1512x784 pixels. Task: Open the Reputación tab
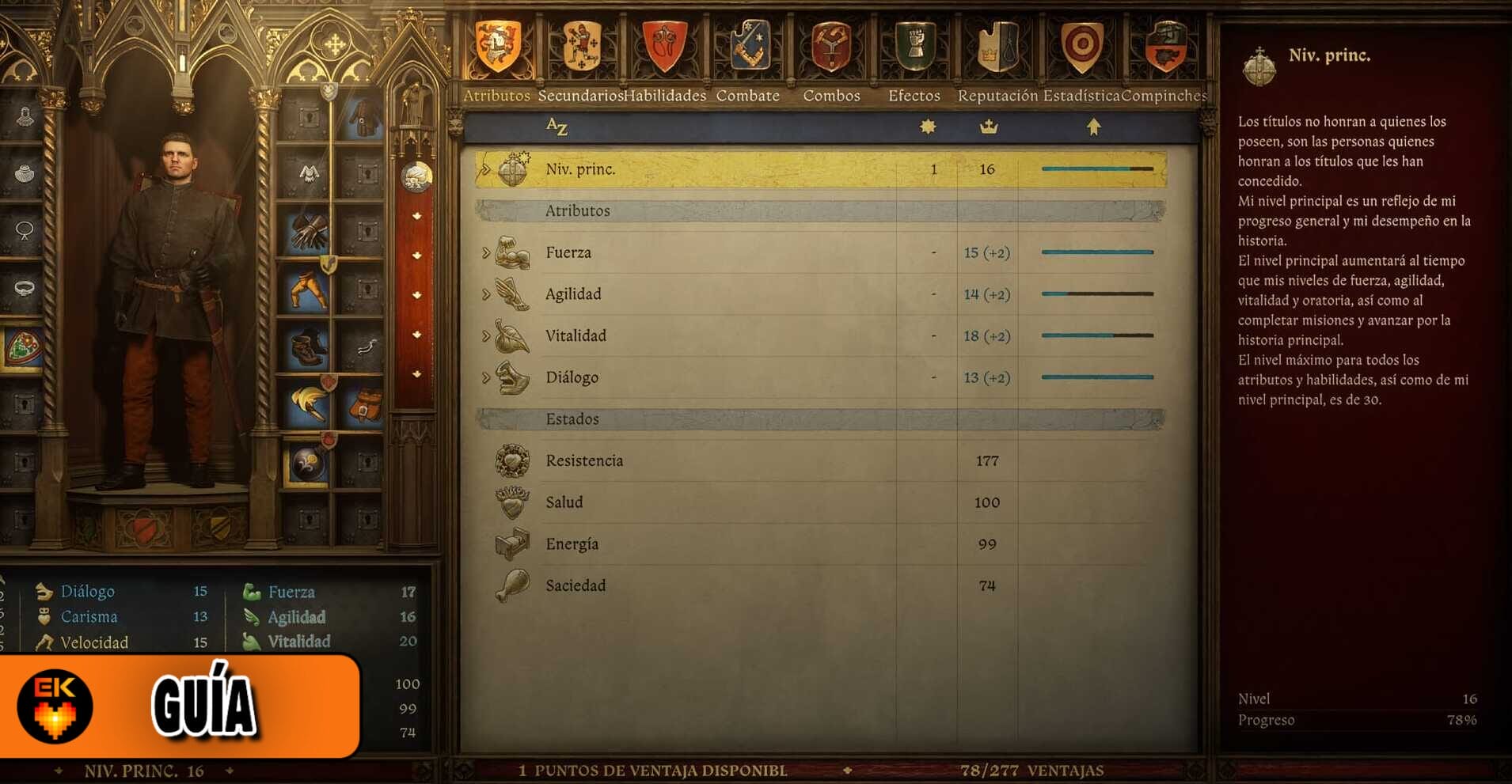point(997,95)
